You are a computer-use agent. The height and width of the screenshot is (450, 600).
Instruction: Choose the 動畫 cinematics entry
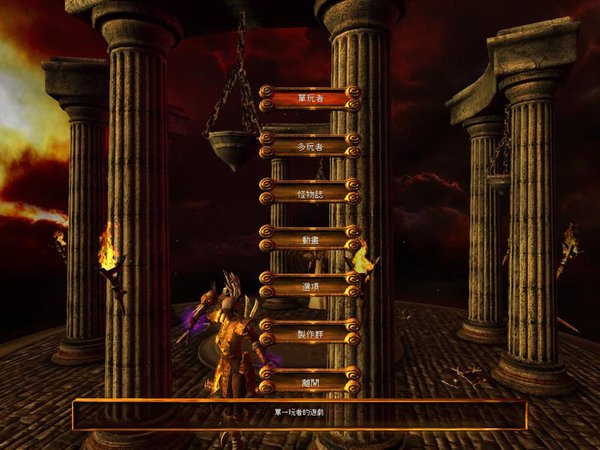coord(309,238)
